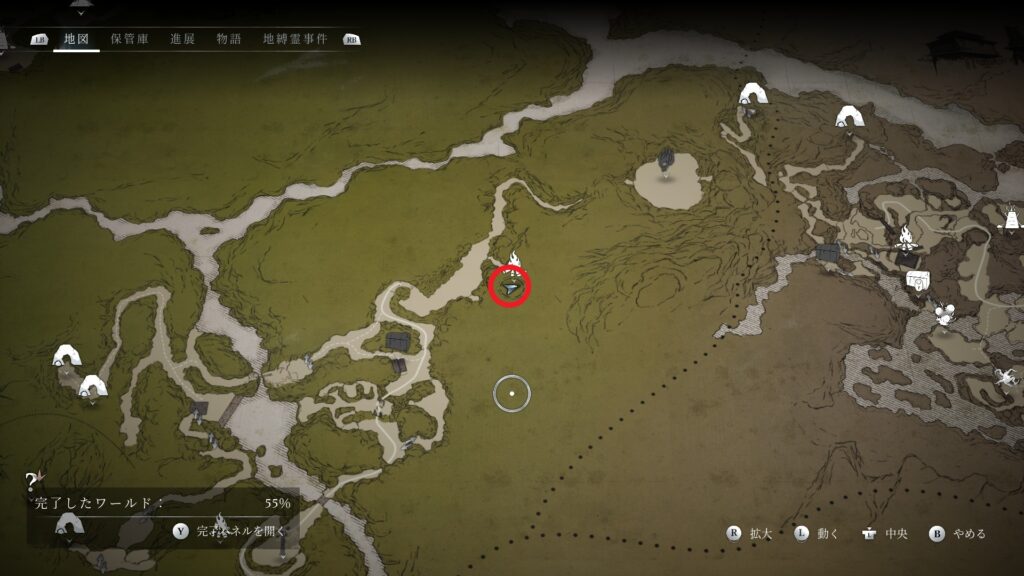This screenshot has height=576, width=1024.
Task: Switch to the 地図 map tab
Action: pos(75,39)
